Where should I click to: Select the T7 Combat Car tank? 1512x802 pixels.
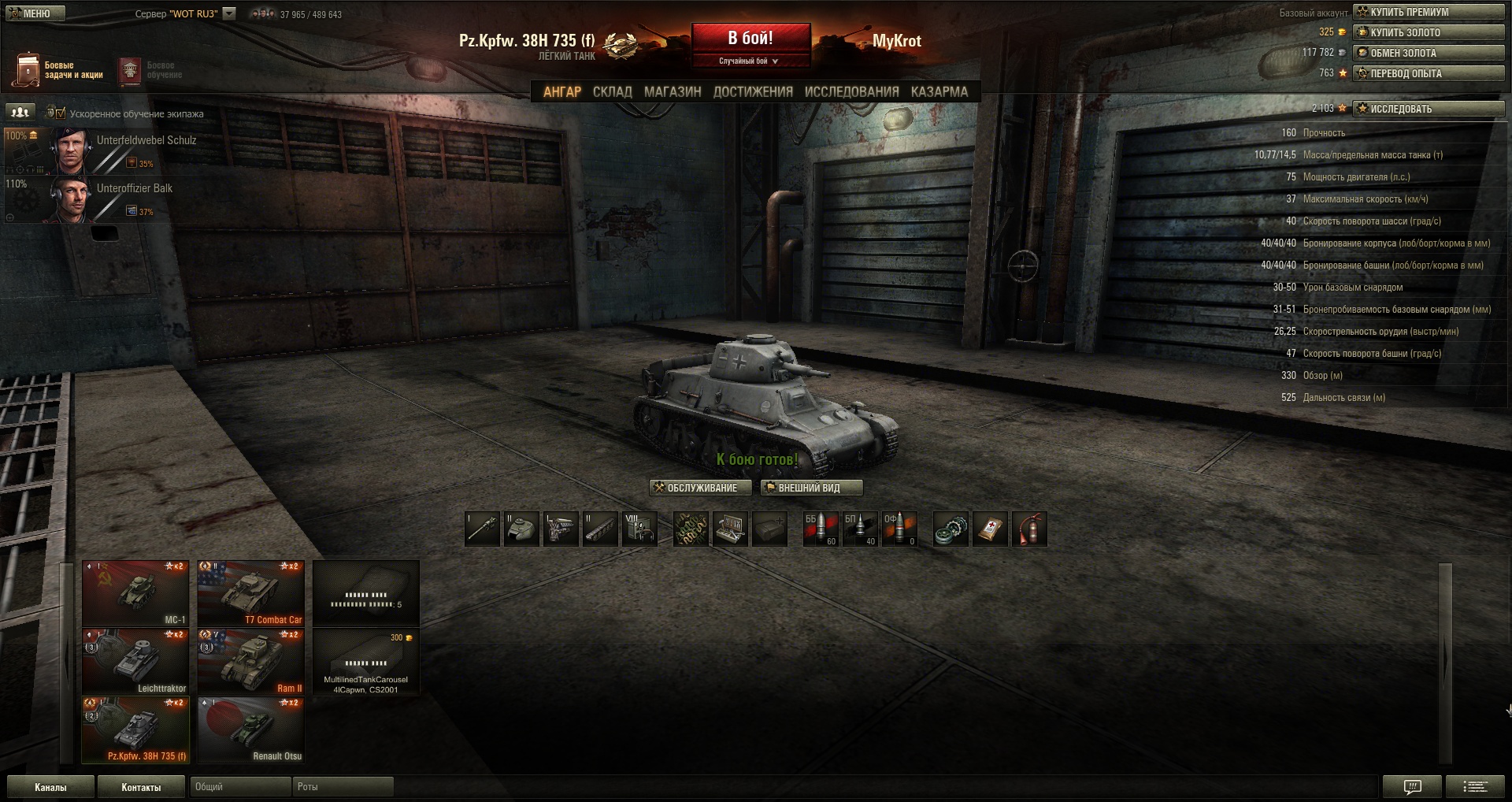pyautogui.click(x=250, y=593)
